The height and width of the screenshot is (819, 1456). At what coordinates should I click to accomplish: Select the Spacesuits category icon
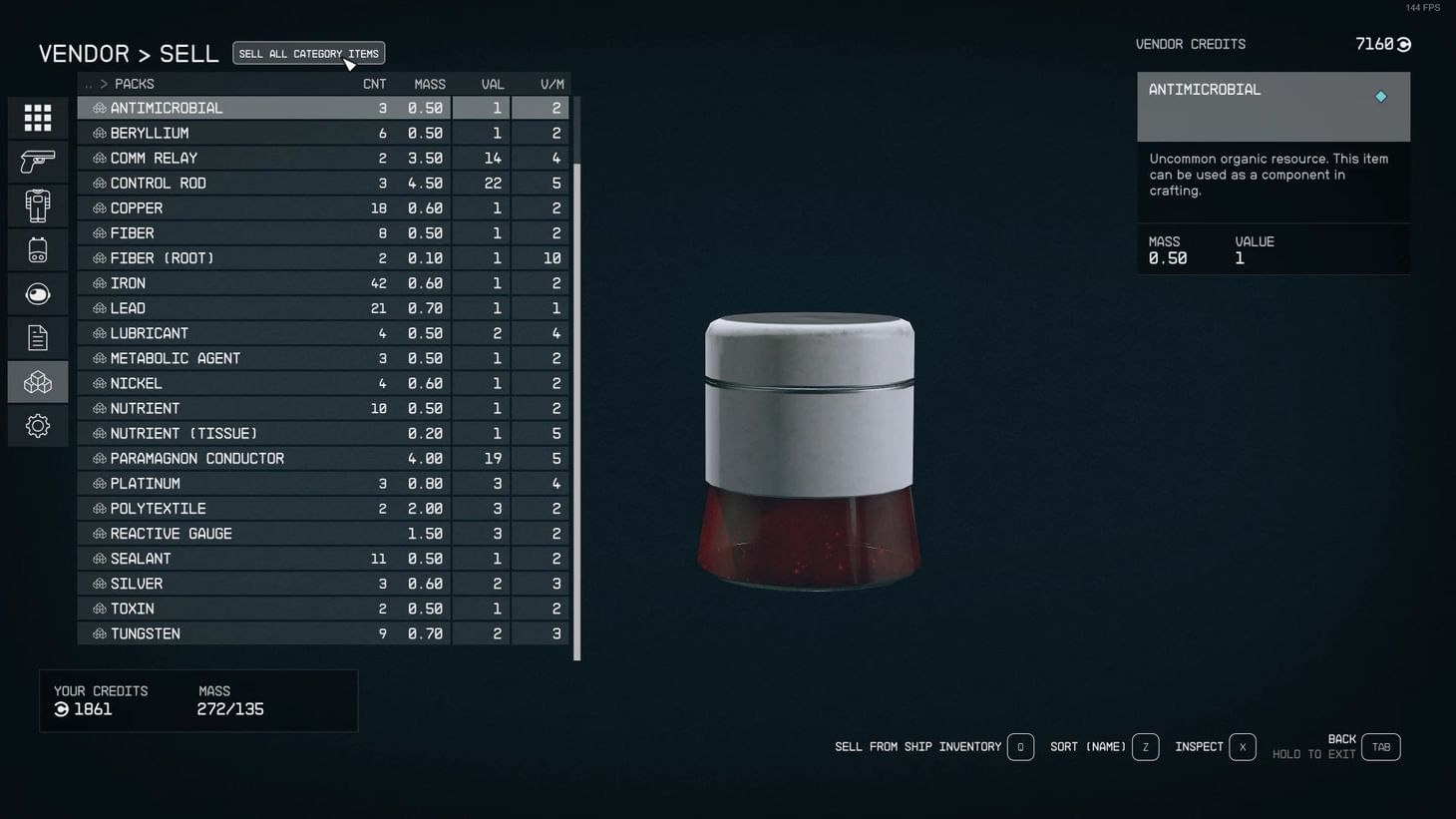click(x=37, y=205)
